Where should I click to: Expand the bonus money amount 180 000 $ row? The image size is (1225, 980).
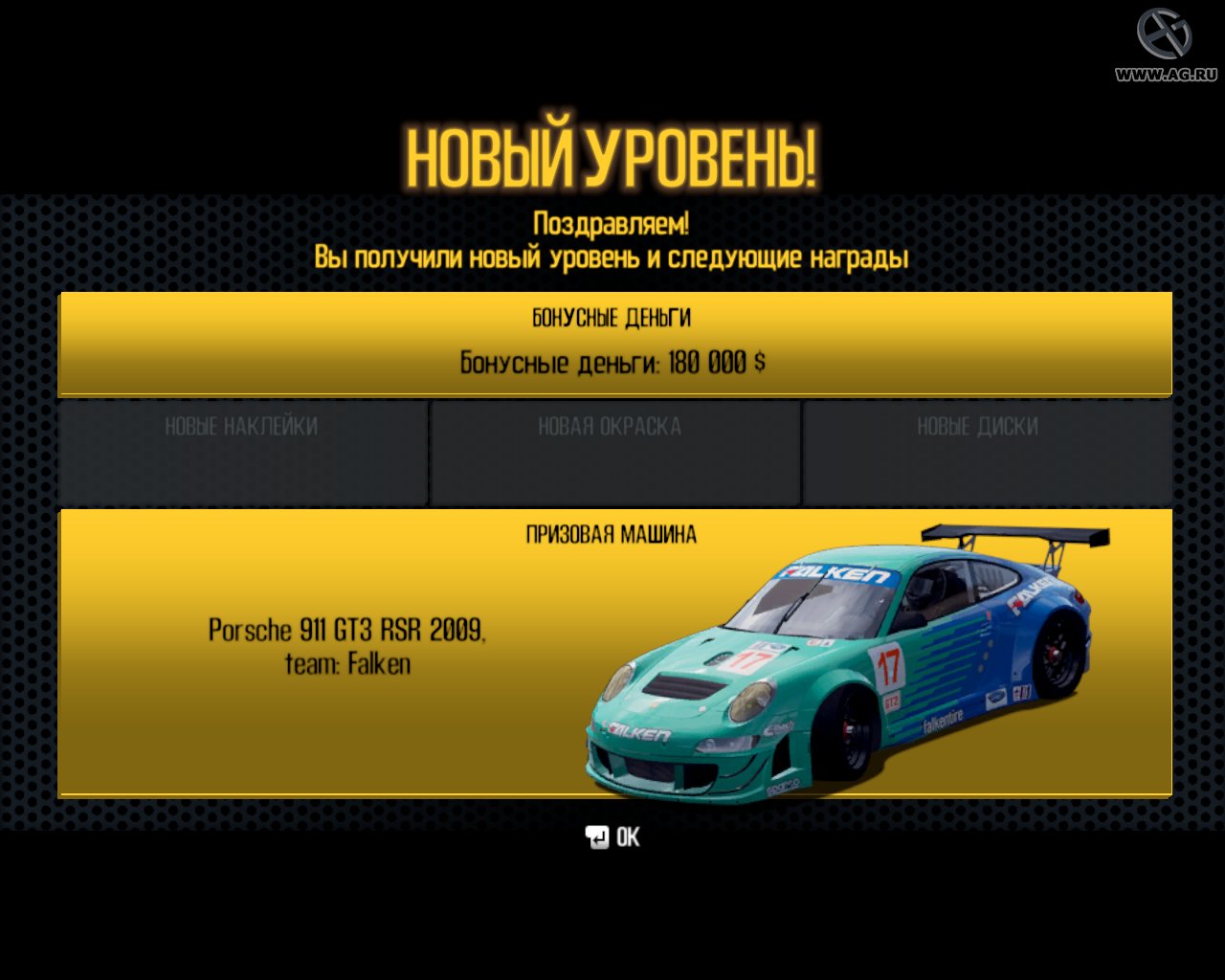pyautogui.click(x=612, y=363)
